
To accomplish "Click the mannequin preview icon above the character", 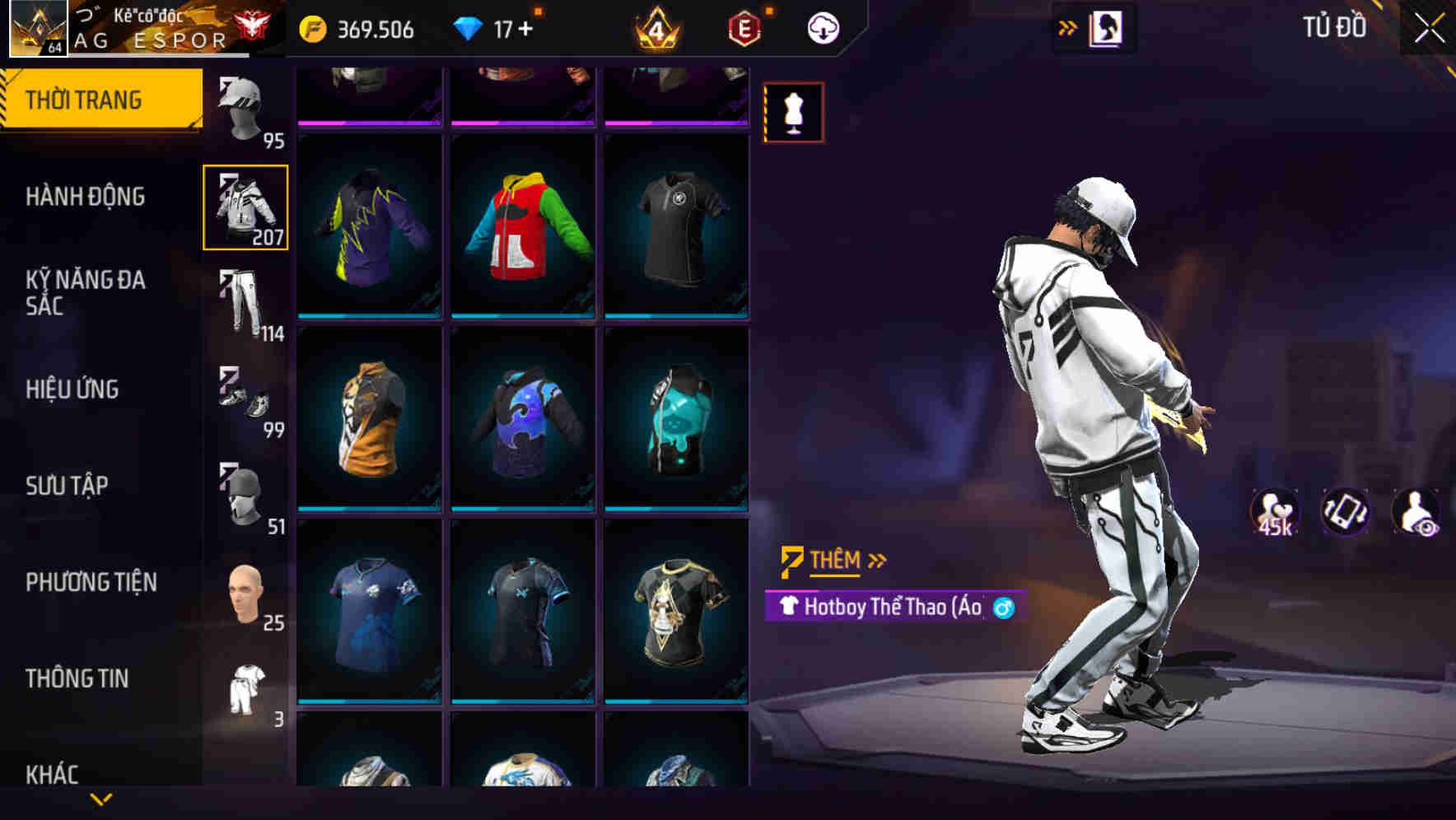I will [793, 113].
